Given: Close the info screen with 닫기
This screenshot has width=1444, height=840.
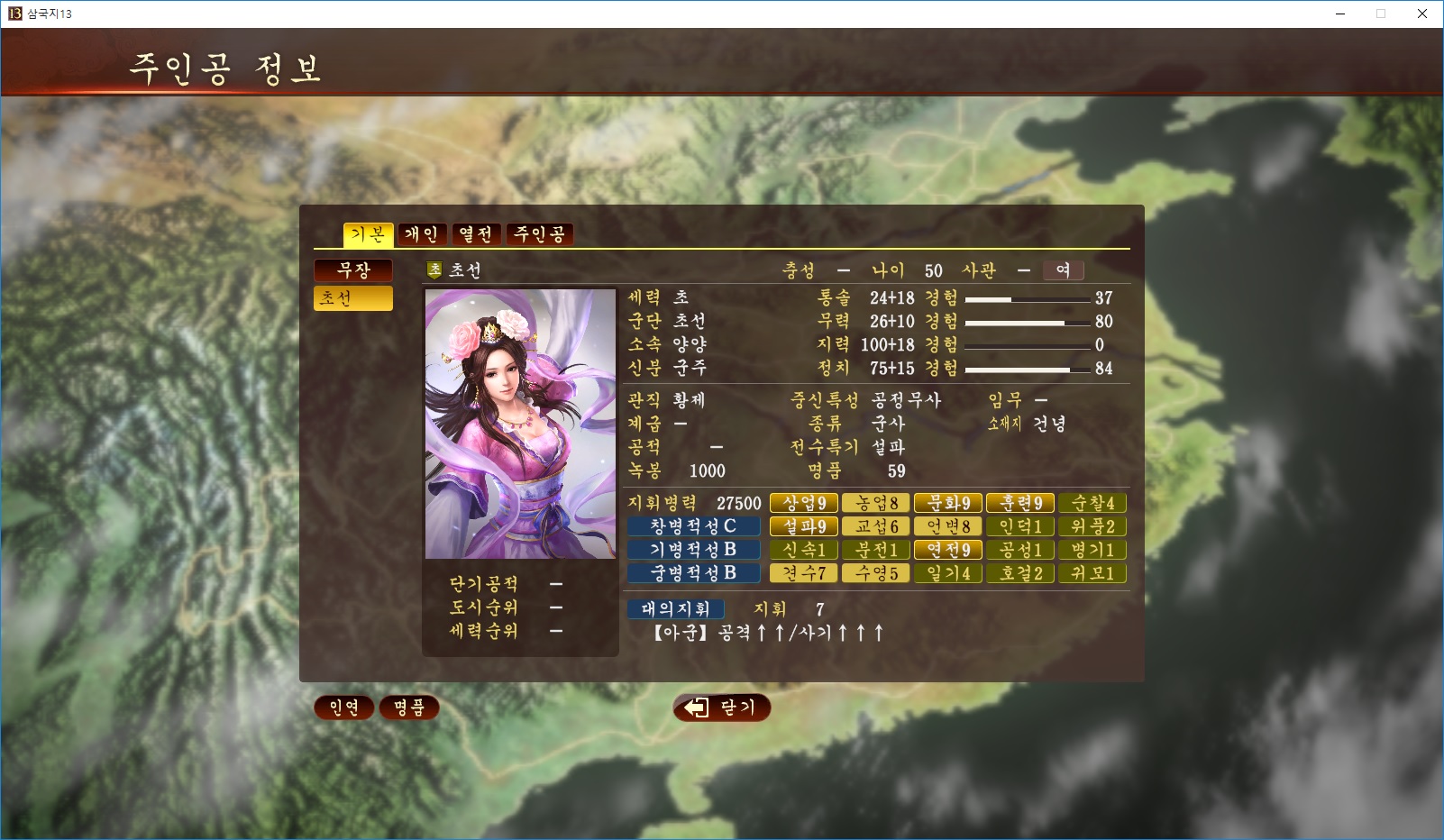Looking at the screenshot, I should (721, 708).
